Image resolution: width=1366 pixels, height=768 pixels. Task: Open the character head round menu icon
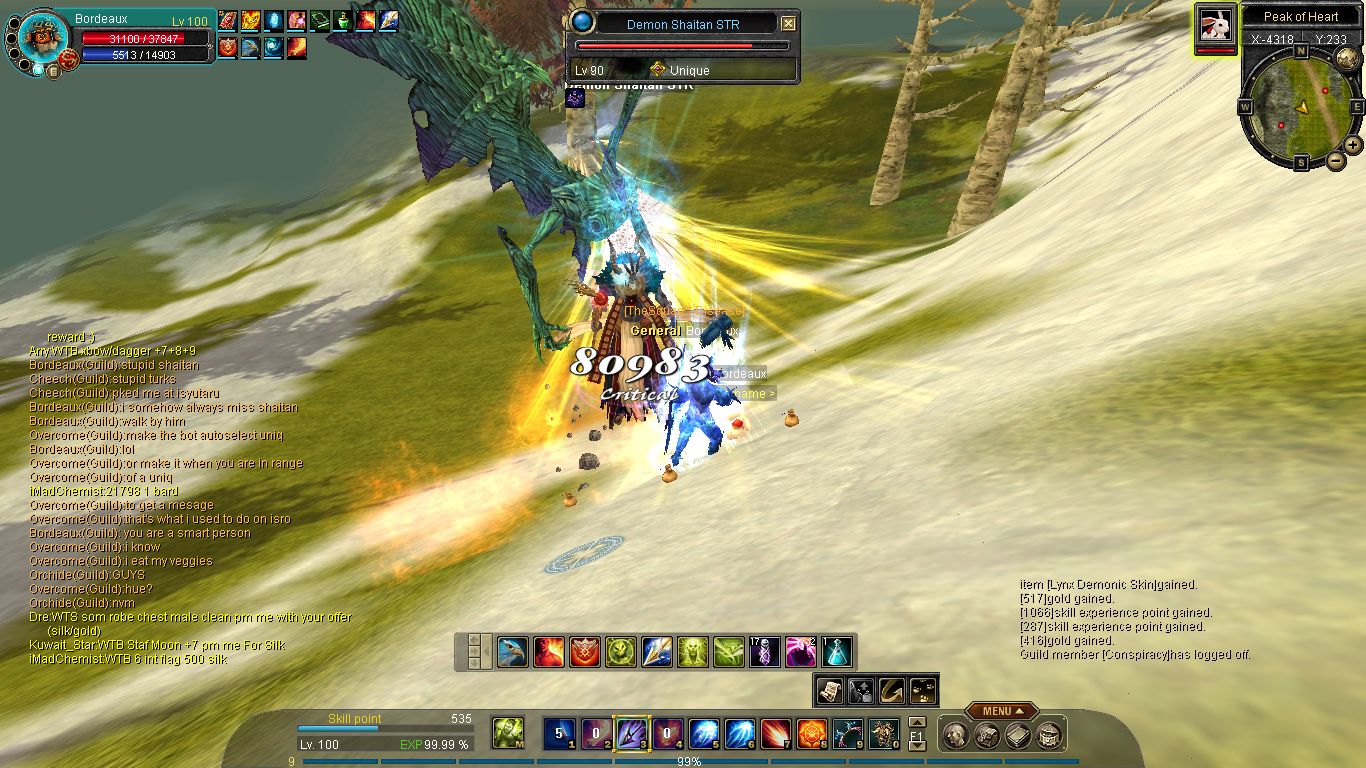(955, 736)
